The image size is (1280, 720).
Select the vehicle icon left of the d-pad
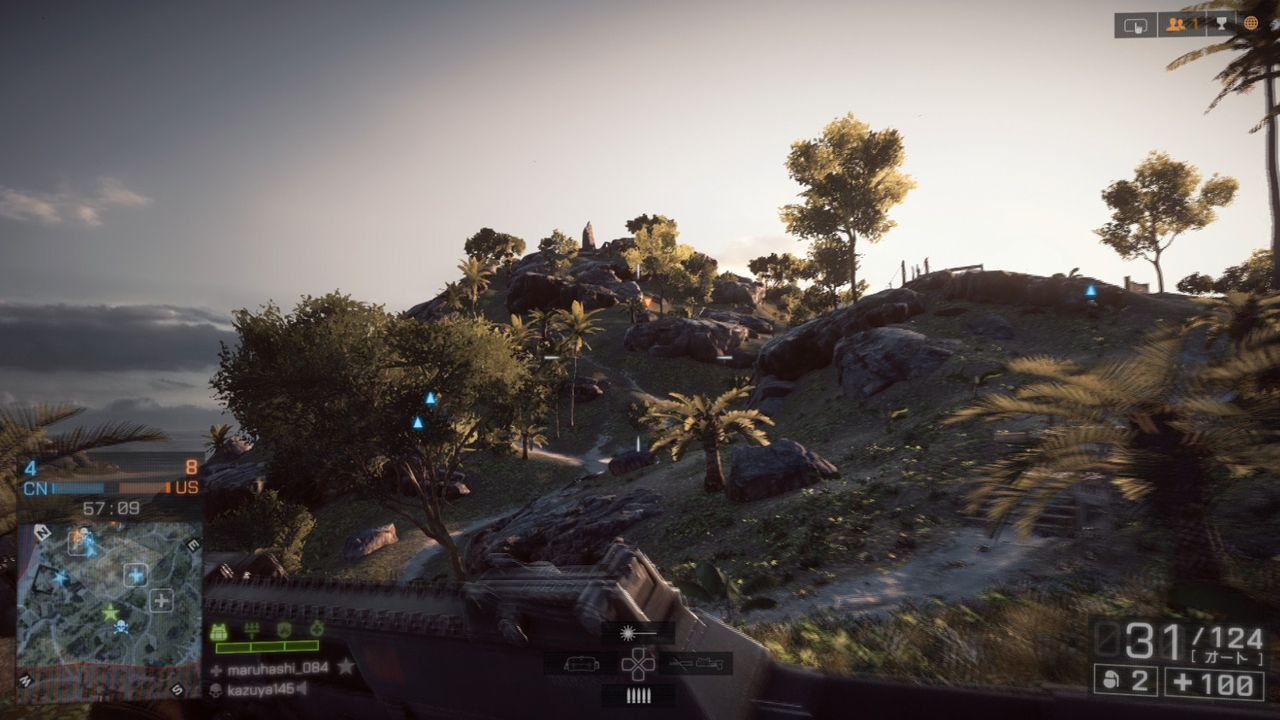pos(580,665)
